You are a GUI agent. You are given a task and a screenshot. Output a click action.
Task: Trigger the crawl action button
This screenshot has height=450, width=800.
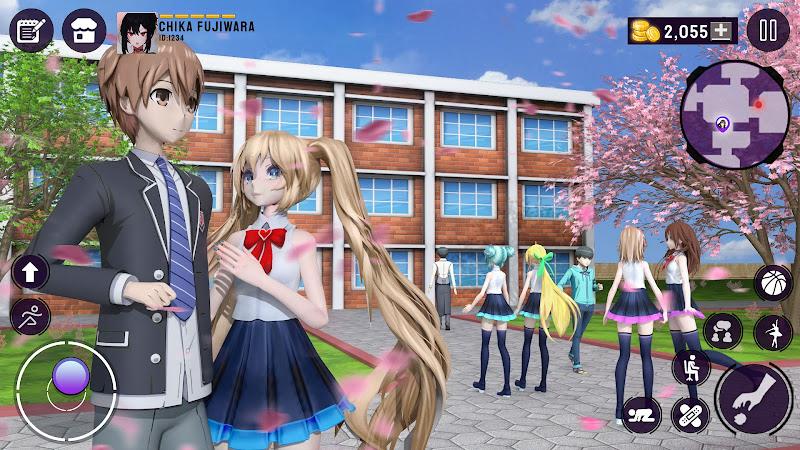641,413
